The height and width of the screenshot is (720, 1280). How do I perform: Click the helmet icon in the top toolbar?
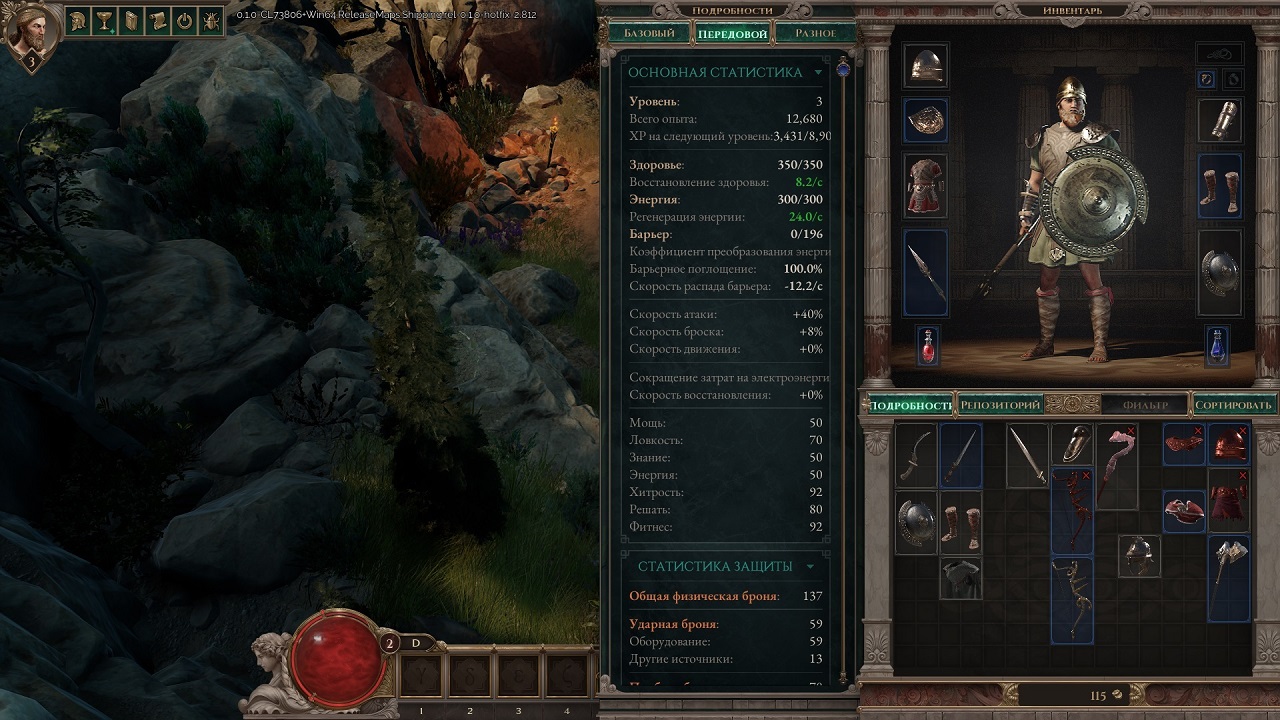click(80, 23)
